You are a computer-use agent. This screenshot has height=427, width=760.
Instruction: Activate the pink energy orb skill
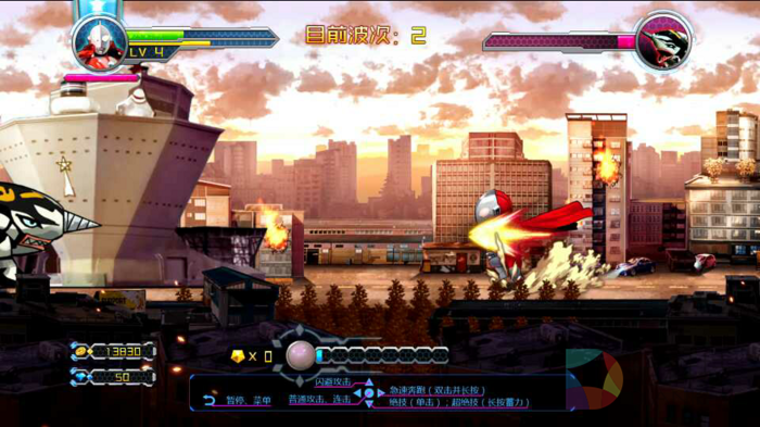click(299, 355)
